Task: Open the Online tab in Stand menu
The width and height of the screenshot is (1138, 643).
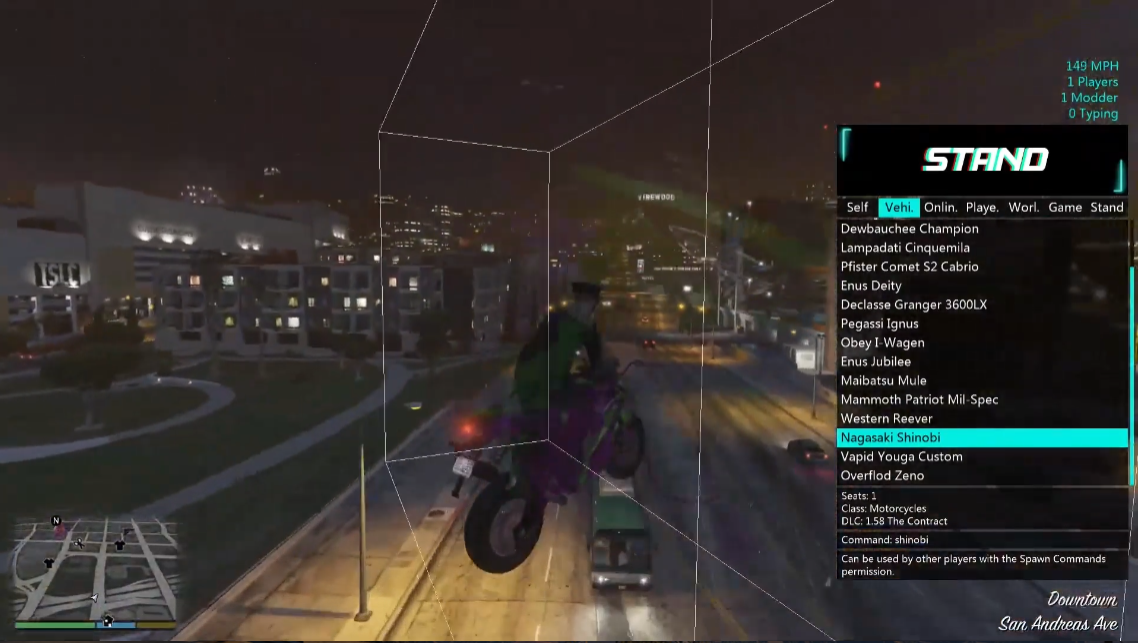Action: 940,207
